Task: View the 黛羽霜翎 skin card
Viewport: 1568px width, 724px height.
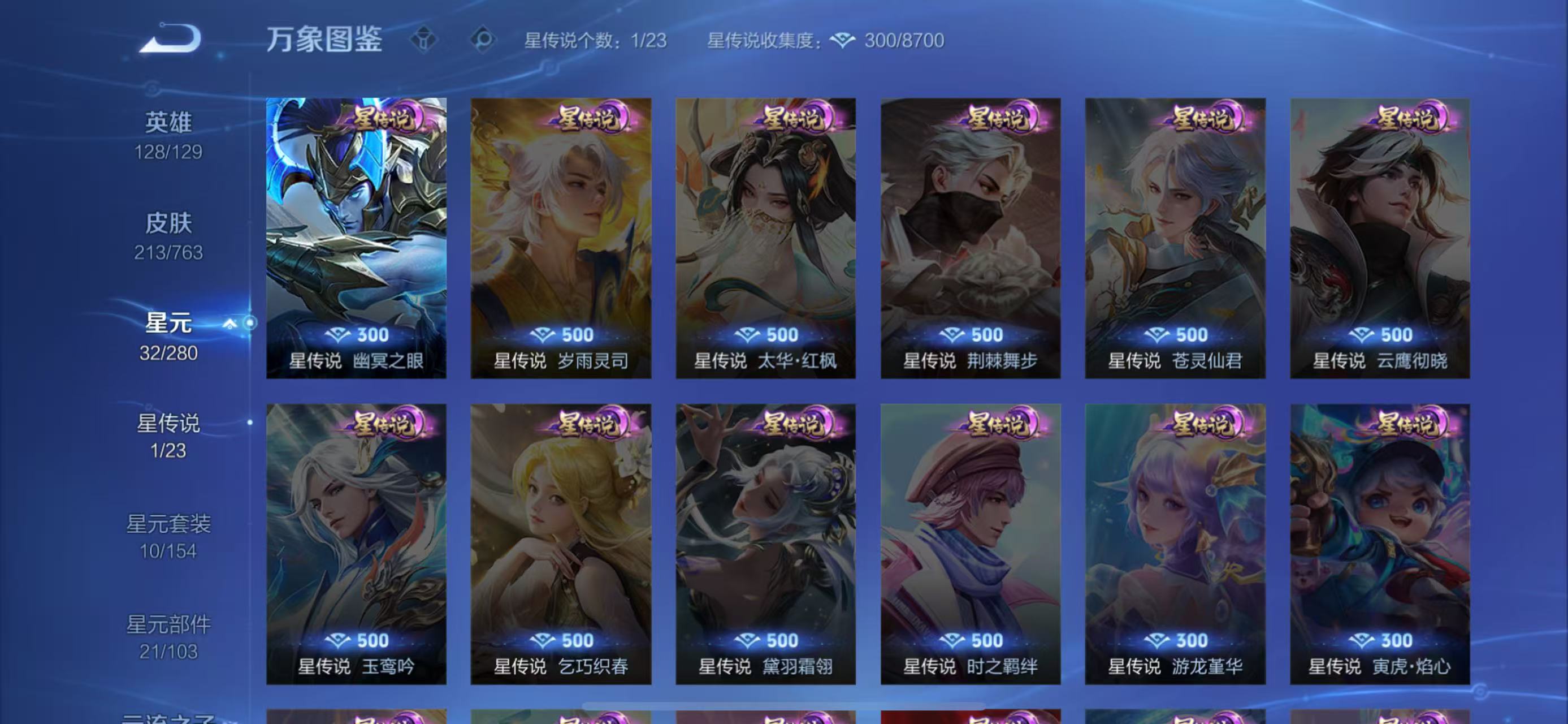Action: tap(765, 544)
